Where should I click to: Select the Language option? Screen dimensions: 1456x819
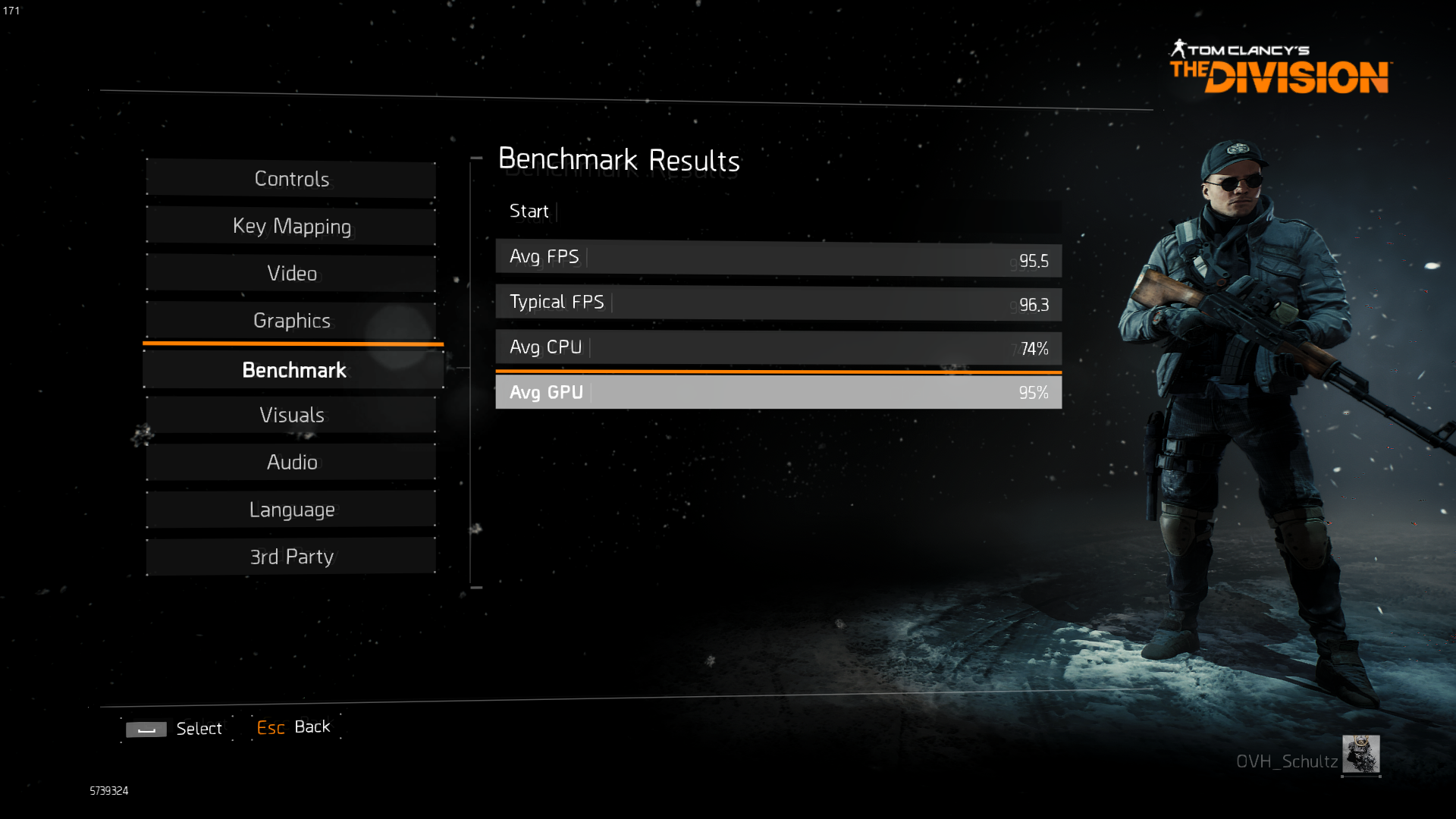(291, 510)
